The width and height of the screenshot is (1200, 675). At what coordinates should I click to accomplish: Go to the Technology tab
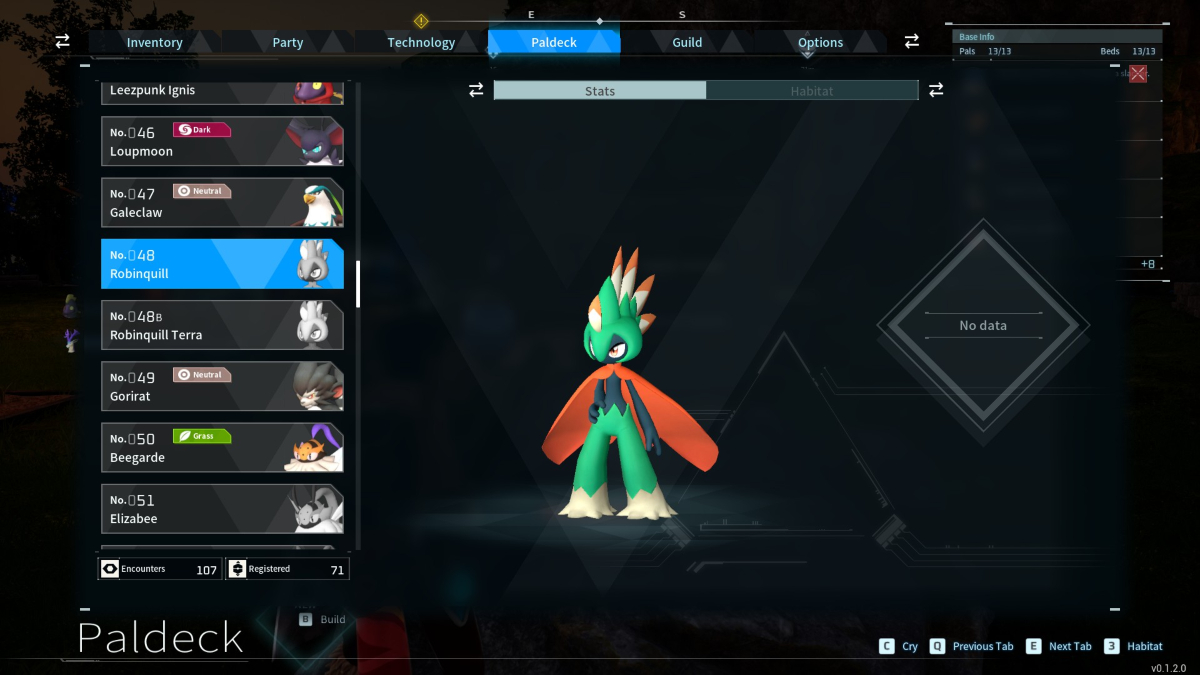(x=421, y=42)
